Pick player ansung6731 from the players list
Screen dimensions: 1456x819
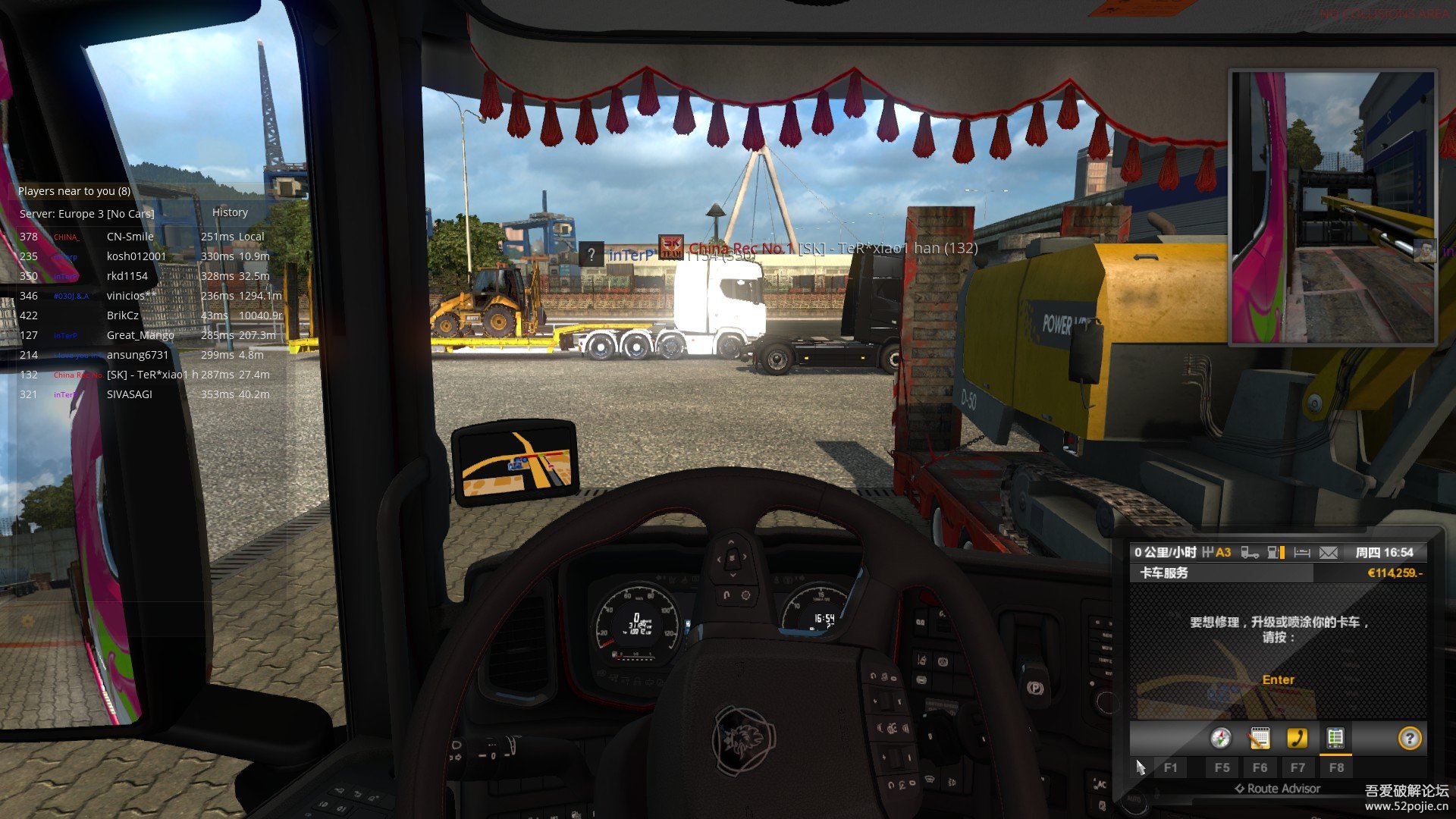pyautogui.click(x=137, y=355)
